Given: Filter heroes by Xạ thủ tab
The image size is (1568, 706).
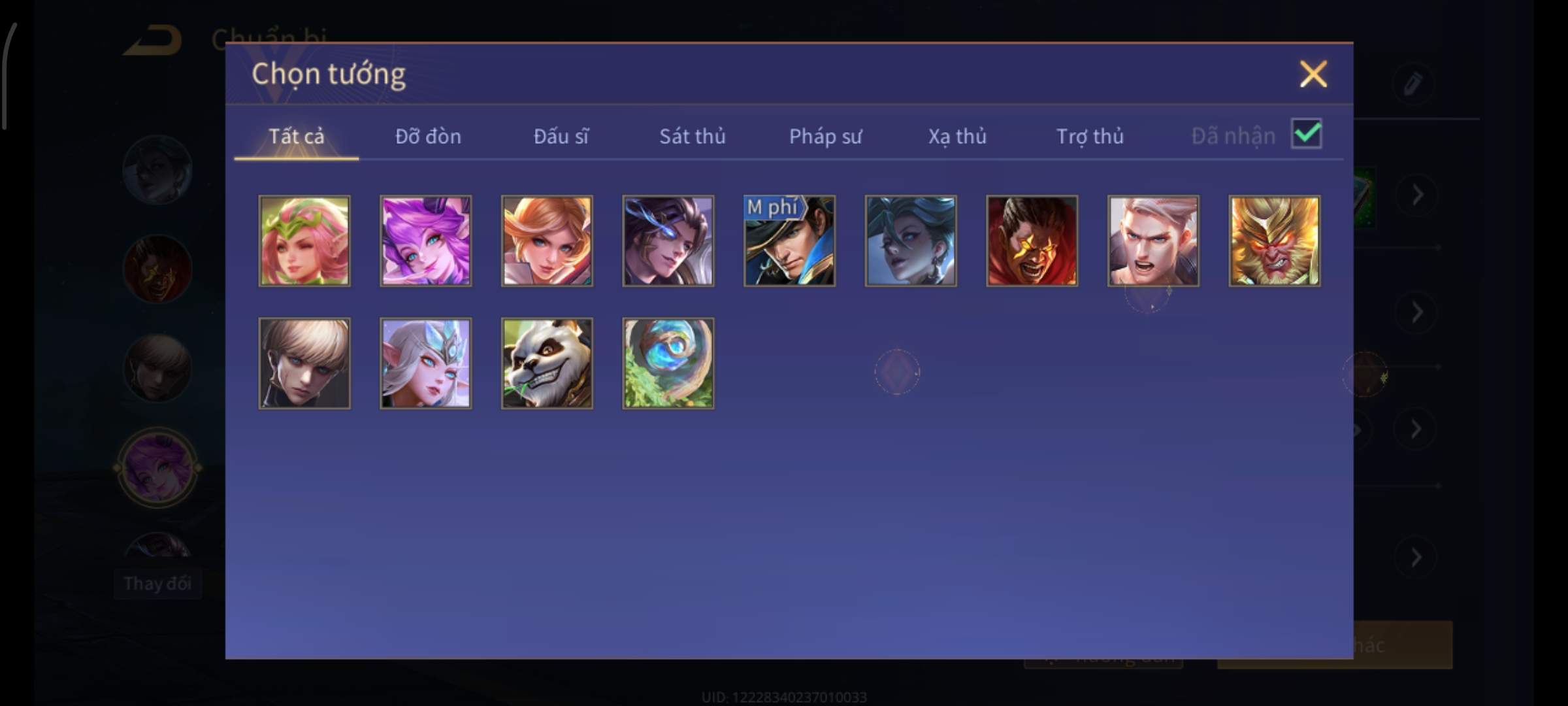Looking at the screenshot, I should (x=957, y=136).
